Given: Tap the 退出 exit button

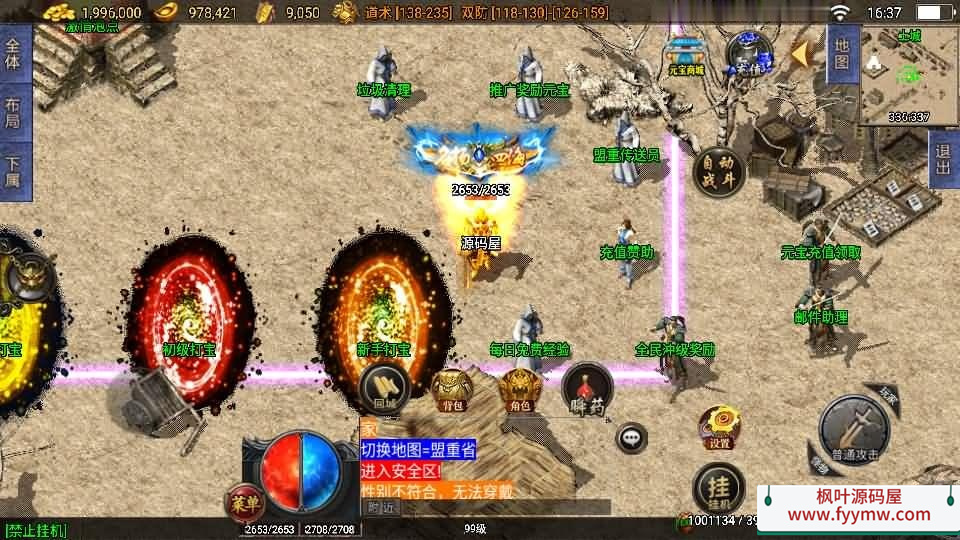Looking at the screenshot, I should pyautogui.click(x=943, y=159).
